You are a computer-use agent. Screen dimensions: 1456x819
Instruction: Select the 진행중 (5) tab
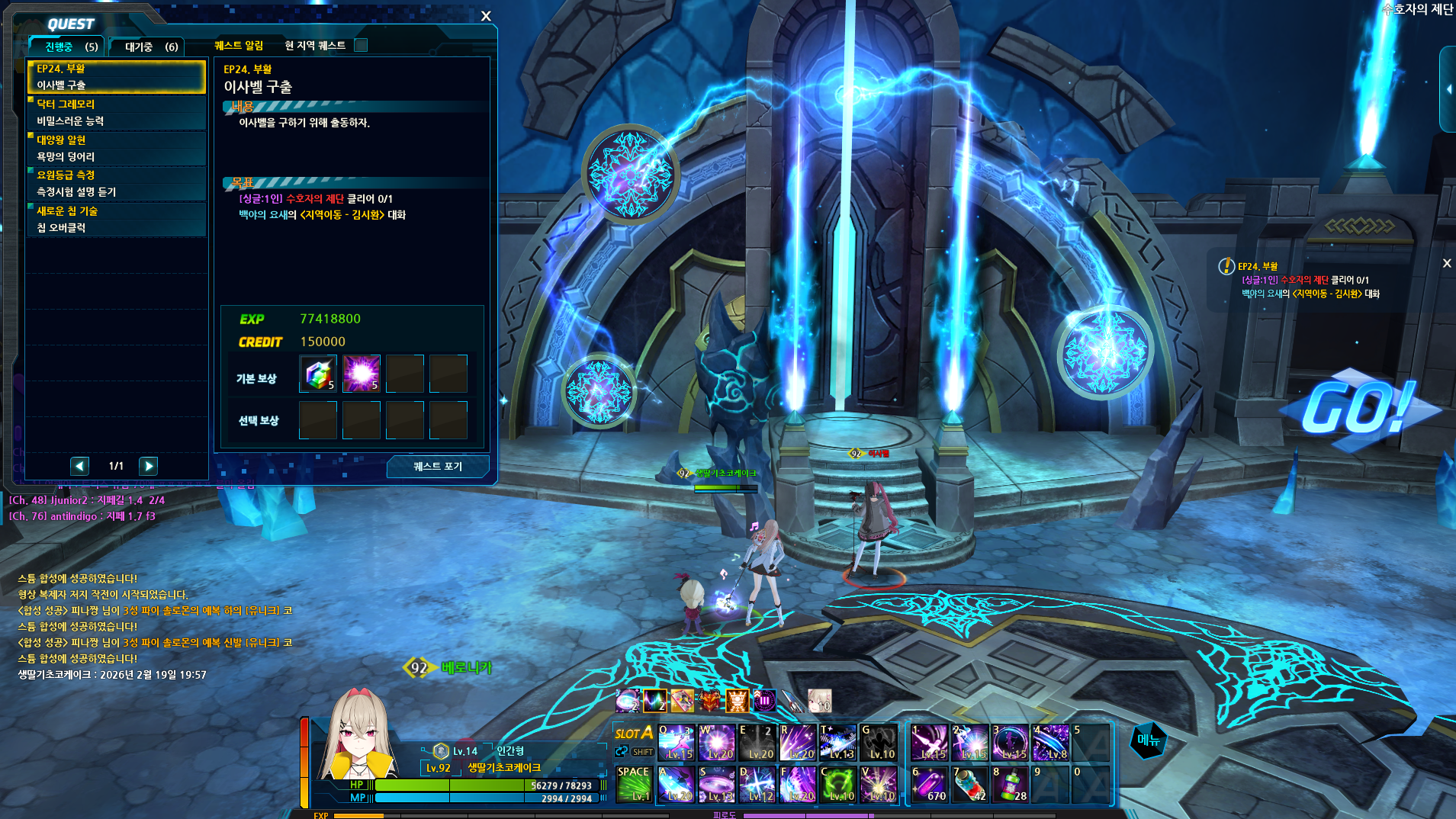(70, 47)
